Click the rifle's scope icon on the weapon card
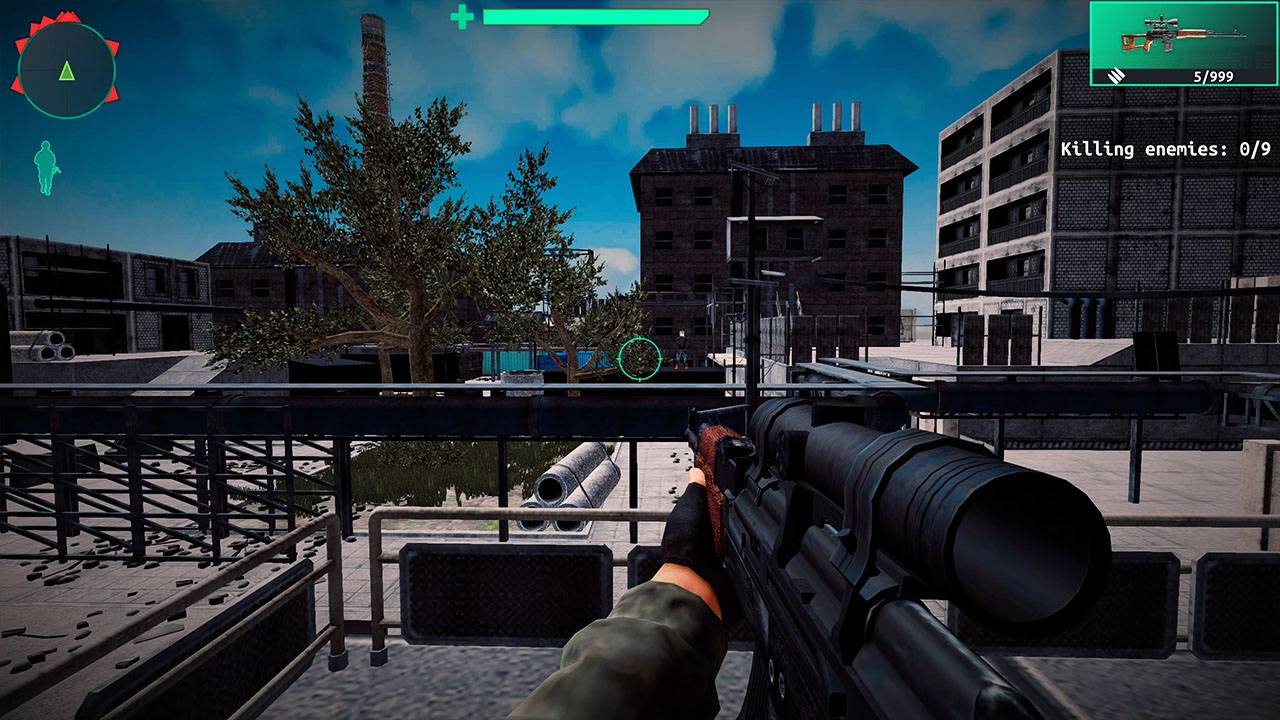This screenshot has height=720, width=1280. tap(1161, 24)
